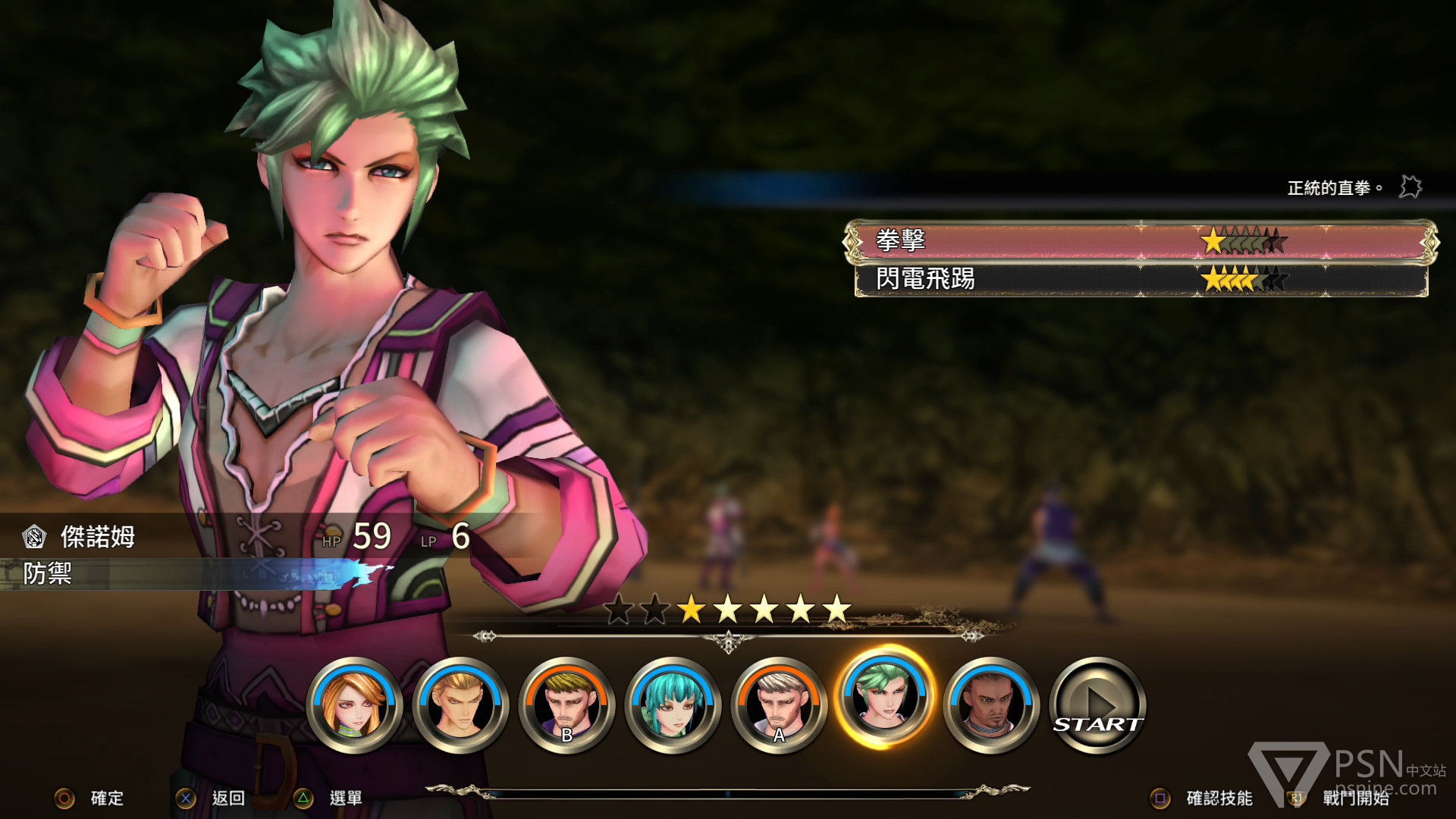Click the START battle button
The height and width of the screenshot is (819, 1456).
[x=1097, y=706]
